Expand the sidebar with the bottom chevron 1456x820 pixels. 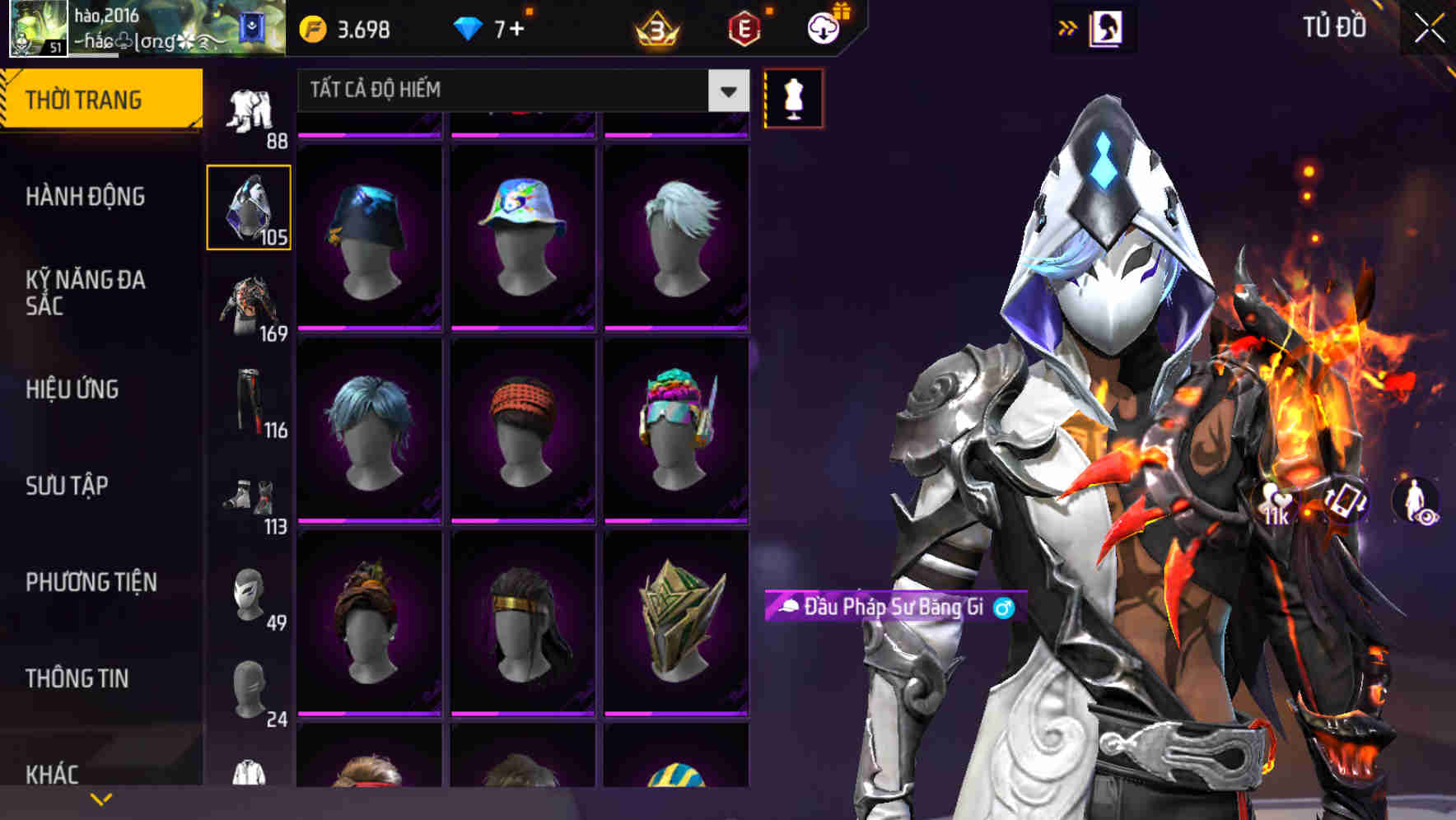pos(101,798)
